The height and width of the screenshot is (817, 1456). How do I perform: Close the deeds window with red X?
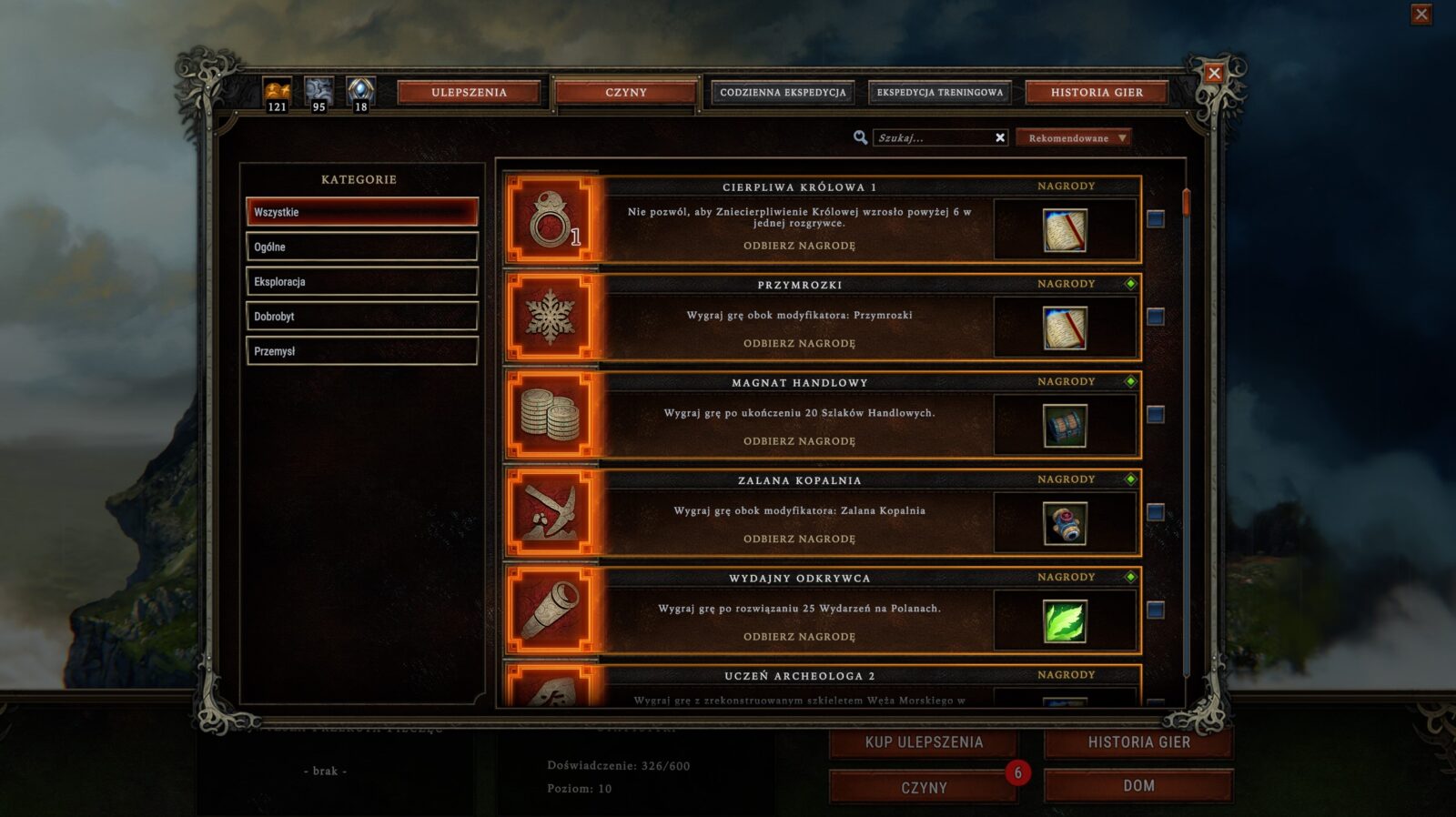click(1213, 74)
